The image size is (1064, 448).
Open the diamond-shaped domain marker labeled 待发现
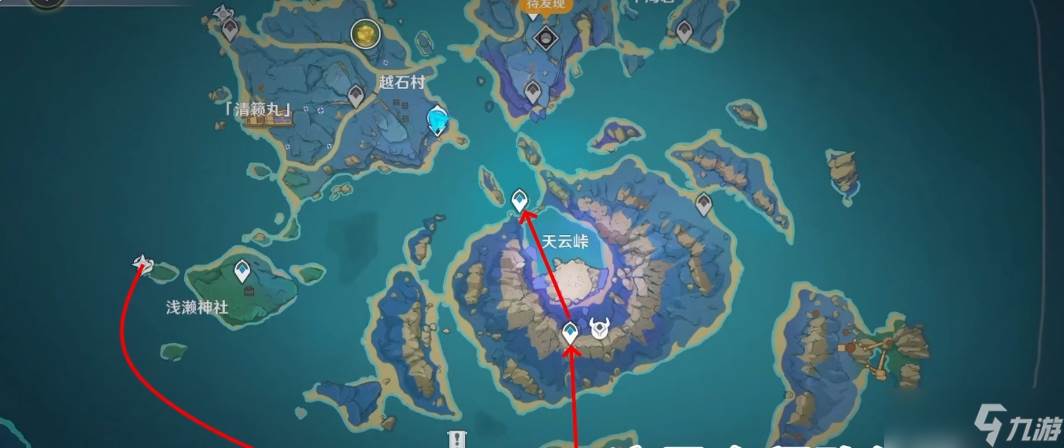pyautogui.click(x=545, y=38)
